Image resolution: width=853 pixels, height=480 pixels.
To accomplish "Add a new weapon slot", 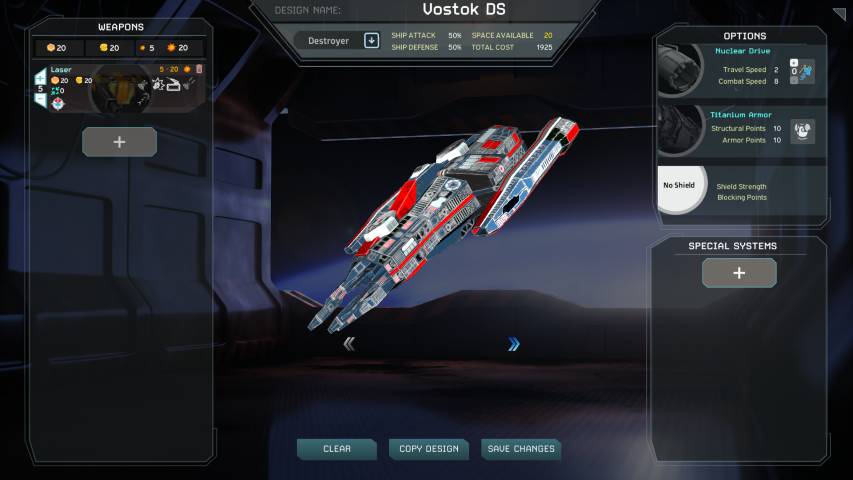I will (119, 142).
